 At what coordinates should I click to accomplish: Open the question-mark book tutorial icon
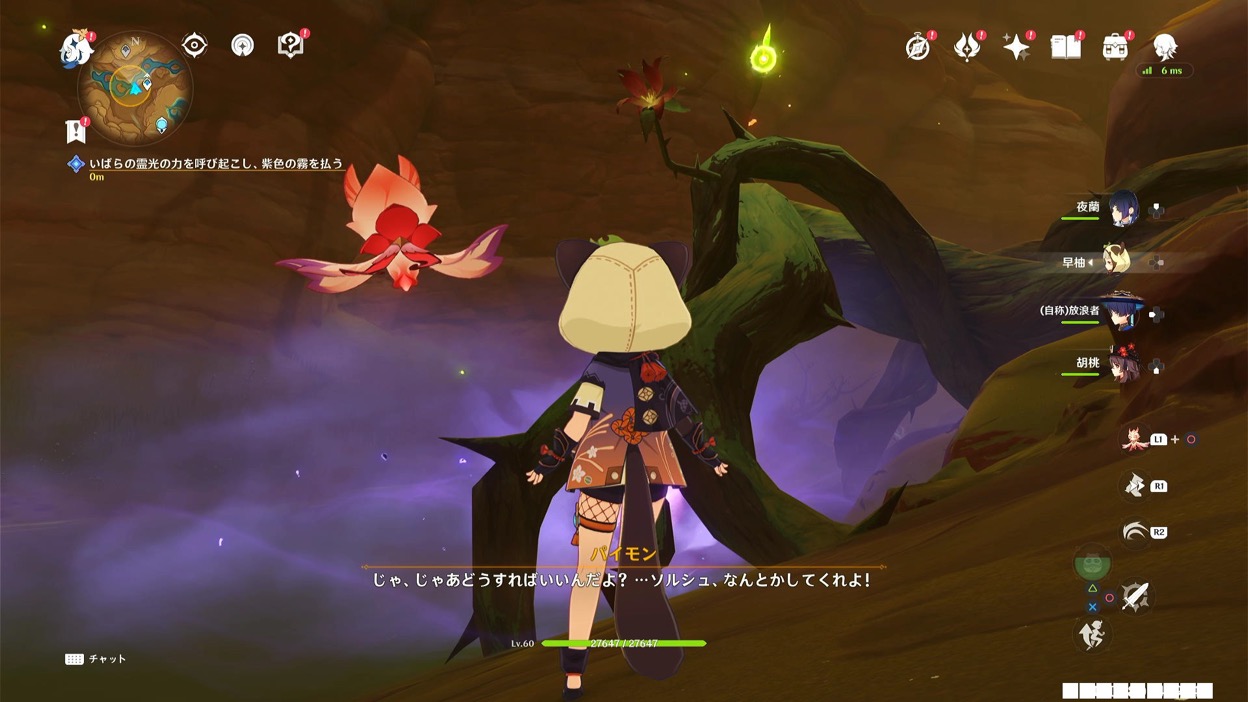[x=290, y=45]
